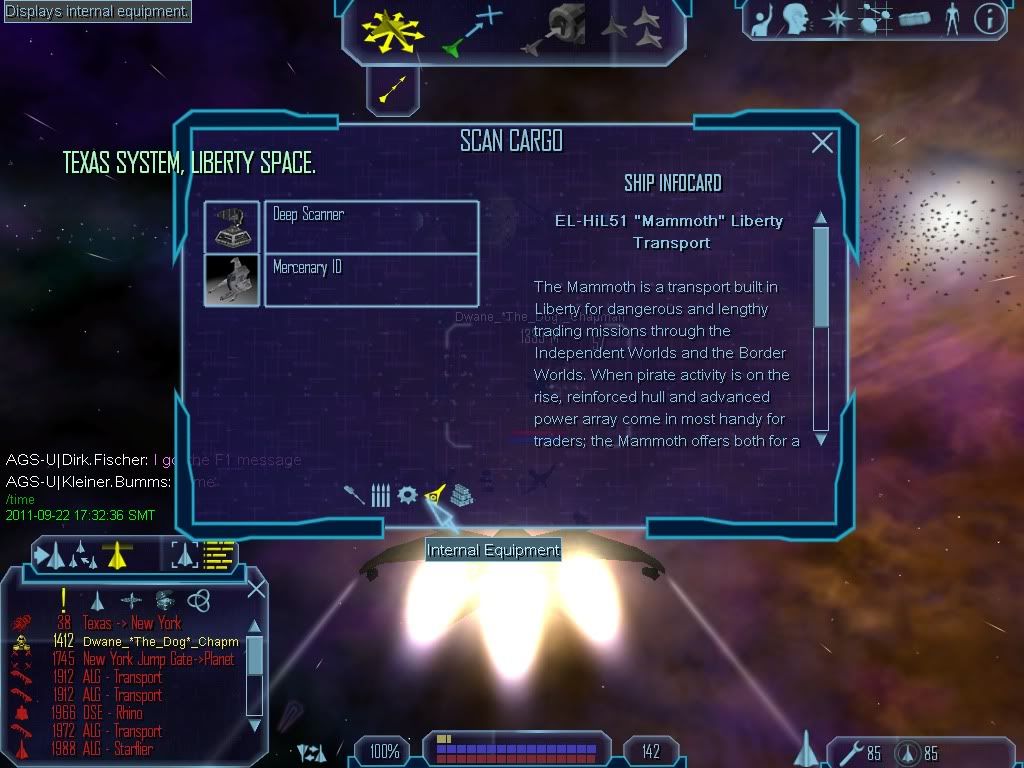Select Dwane_*The_Dog*_Chapm in the contact list
The width and height of the screenshot is (1024, 768).
[x=160, y=641]
